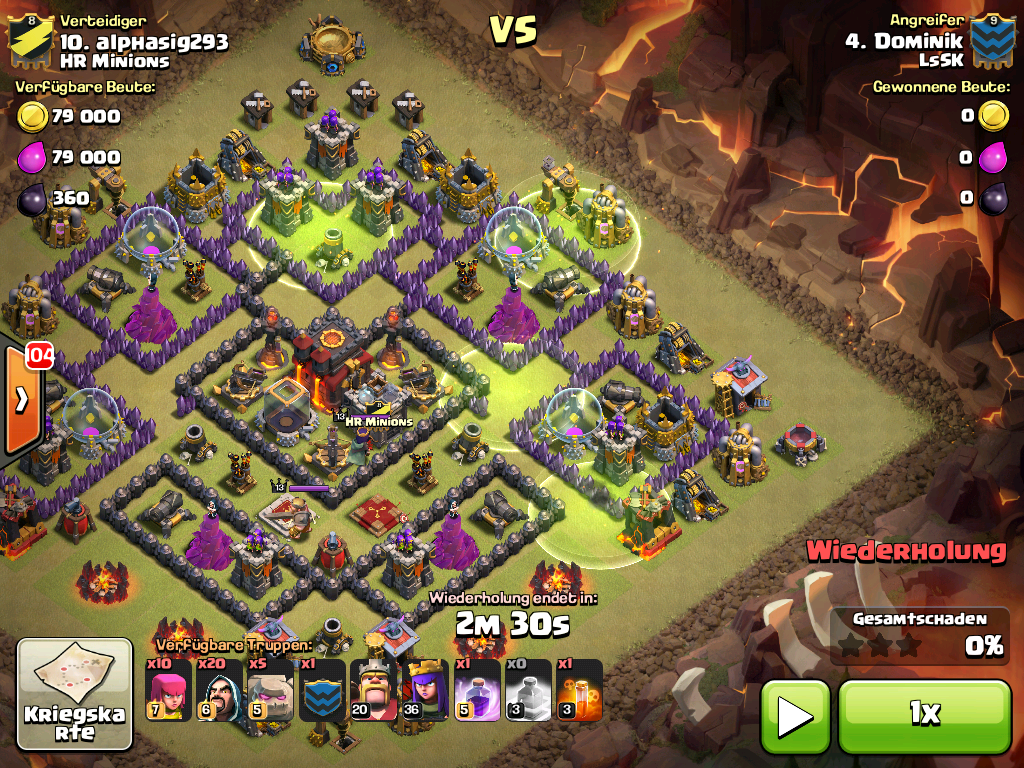This screenshot has height=768, width=1024.
Task: Expand the side panel arrow with 104 badge
Action: pos(22,398)
